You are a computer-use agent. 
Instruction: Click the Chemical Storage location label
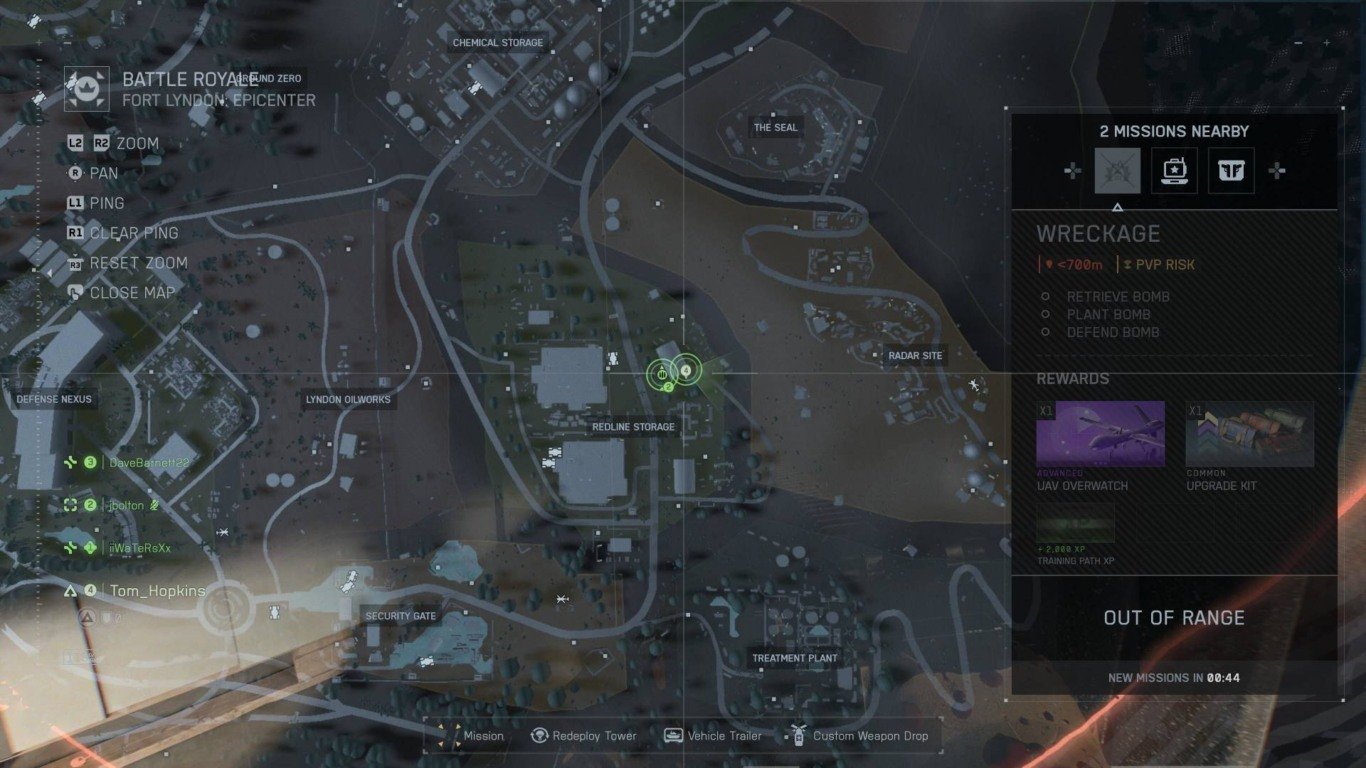coord(498,43)
